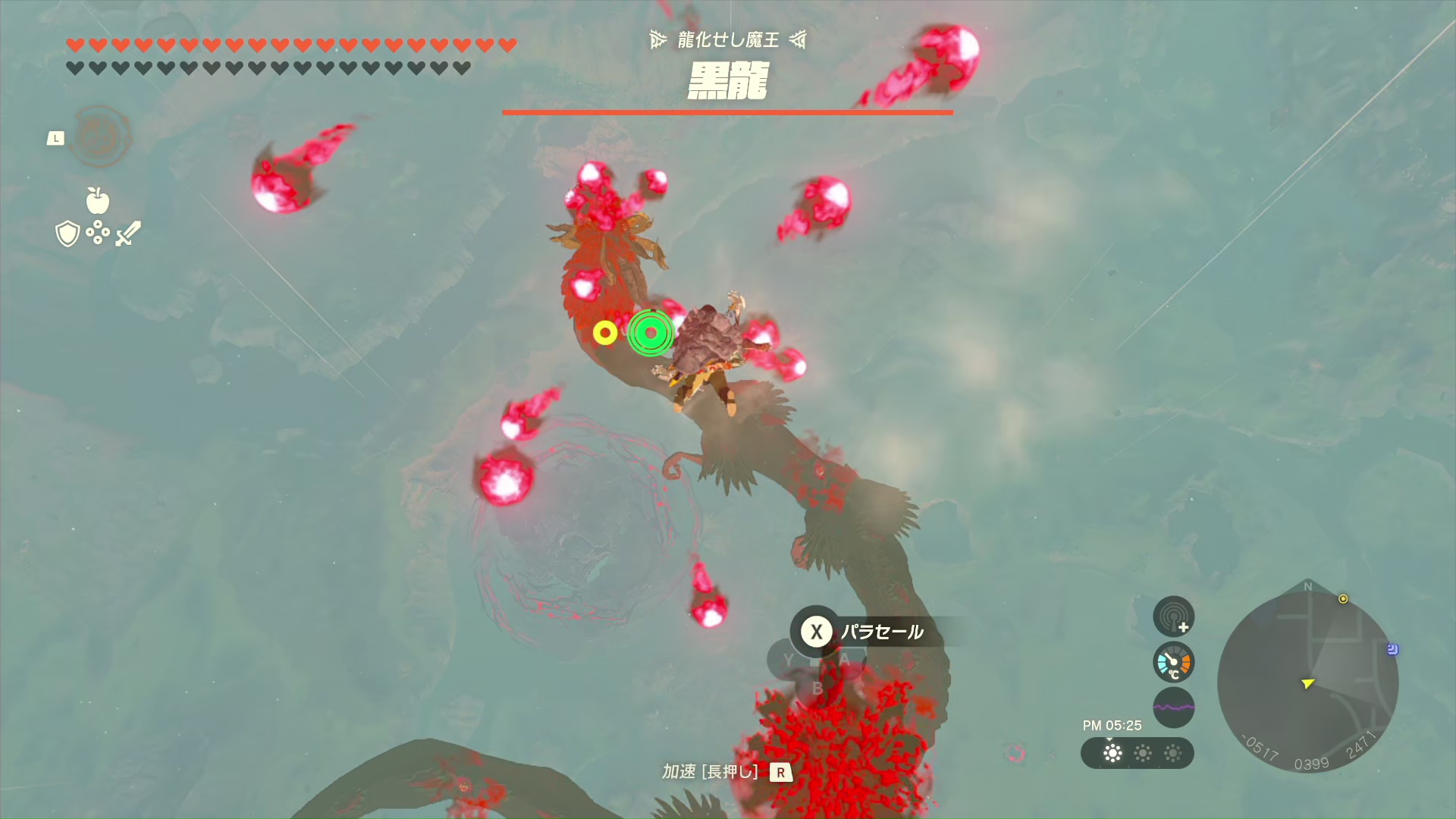Click the blue shrine icon on minimap

pos(1392,649)
